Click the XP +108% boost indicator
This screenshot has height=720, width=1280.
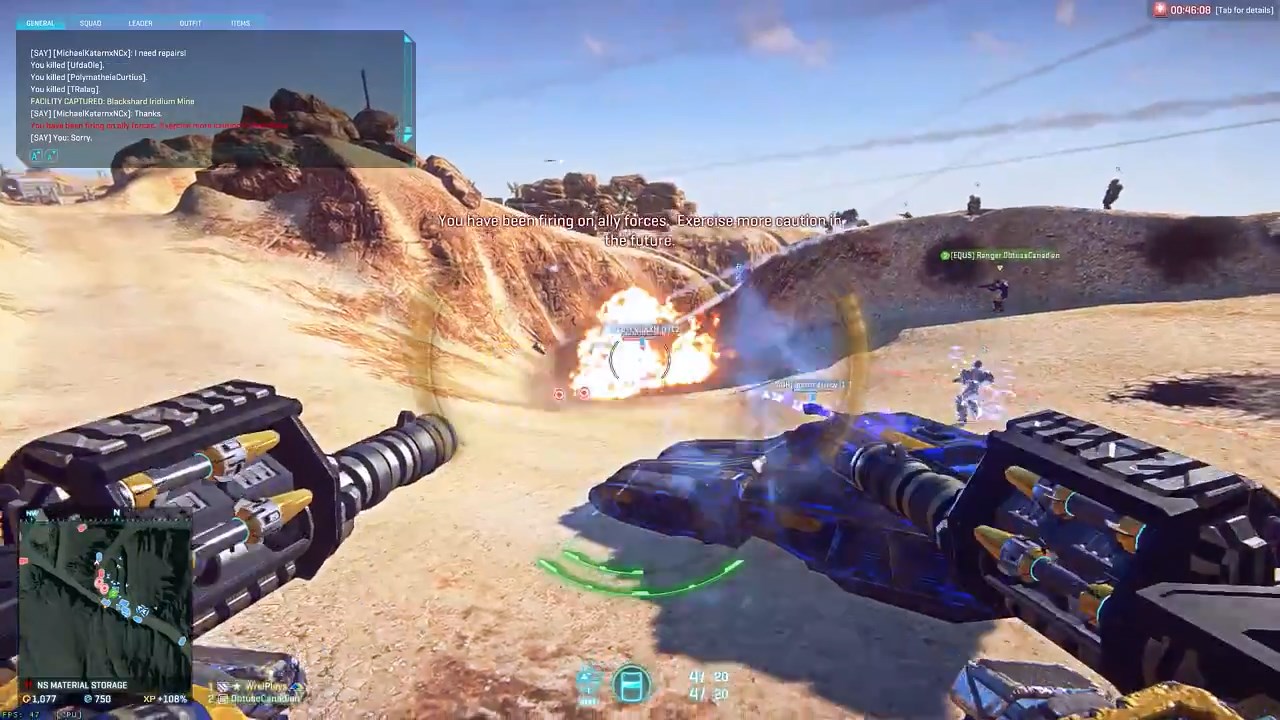pos(166,698)
